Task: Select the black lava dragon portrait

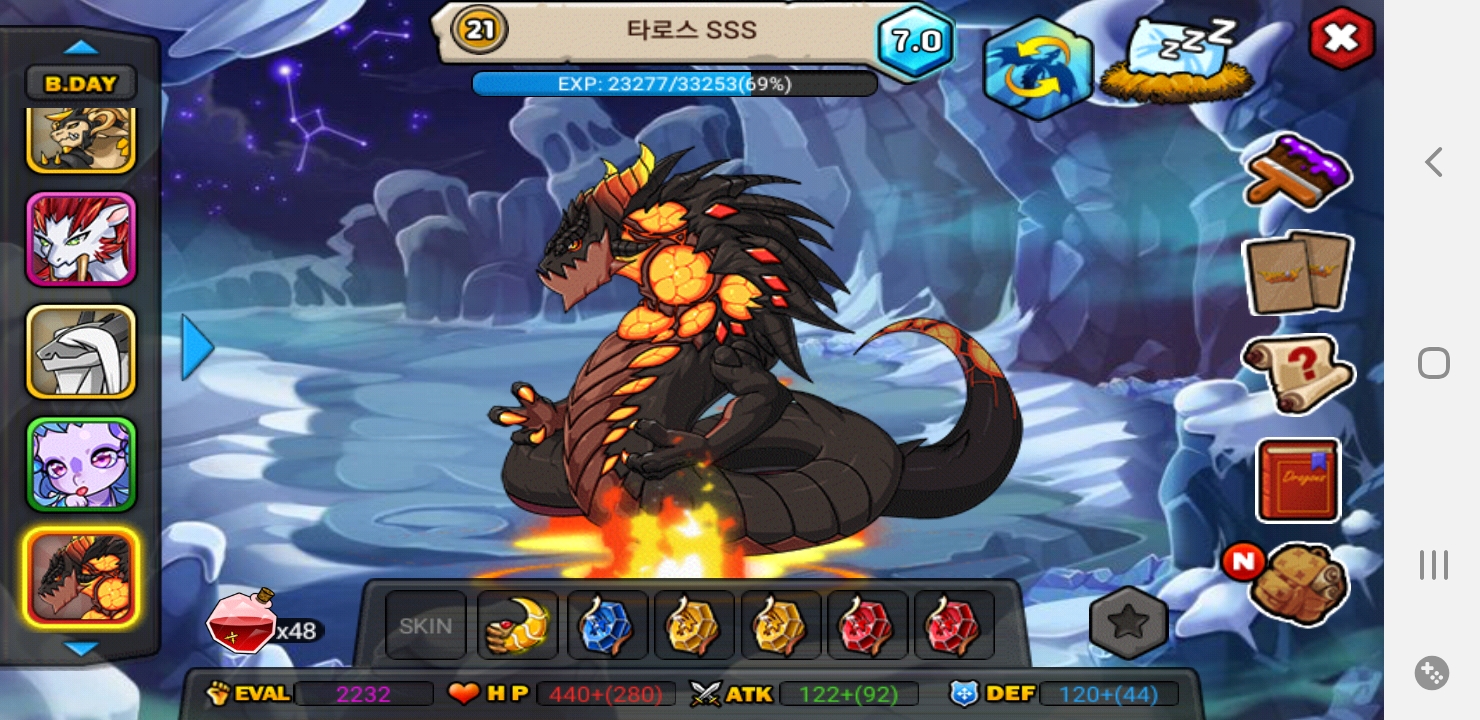Action: pyautogui.click(x=81, y=578)
